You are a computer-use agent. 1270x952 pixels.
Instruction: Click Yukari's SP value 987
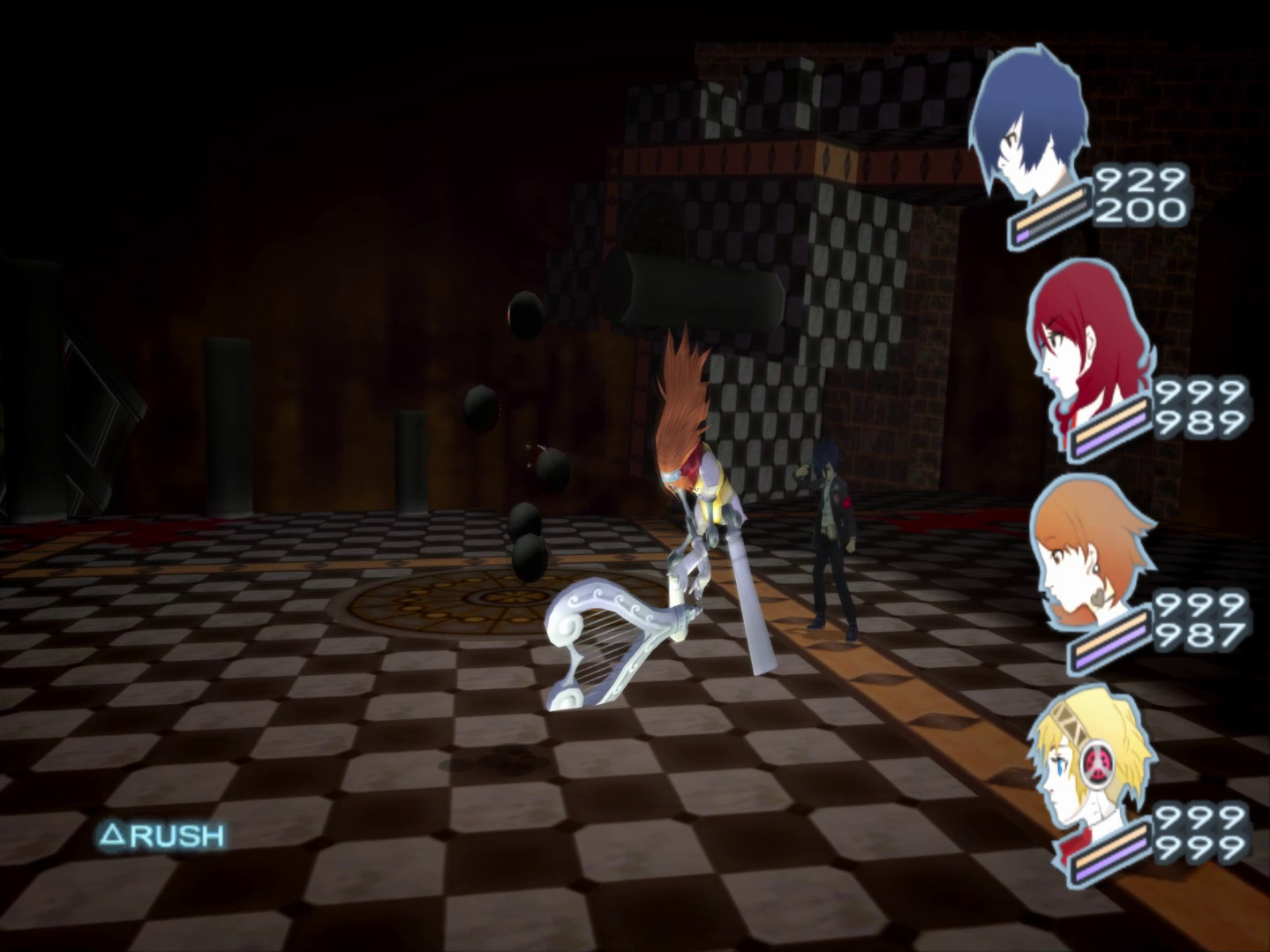[1204, 636]
